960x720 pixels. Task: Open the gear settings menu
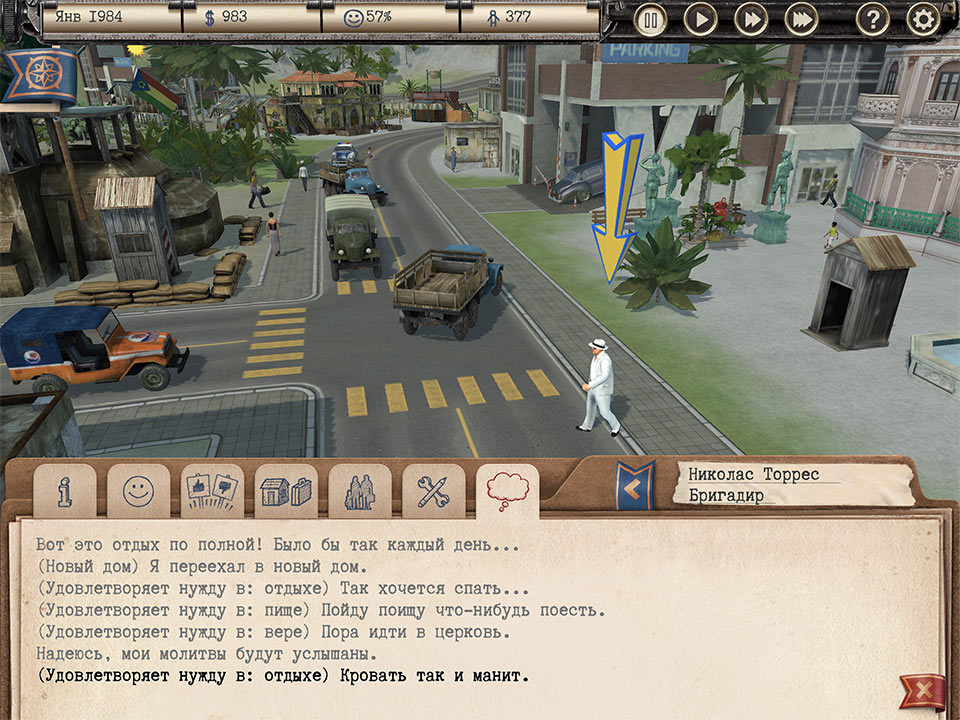tap(923, 19)
